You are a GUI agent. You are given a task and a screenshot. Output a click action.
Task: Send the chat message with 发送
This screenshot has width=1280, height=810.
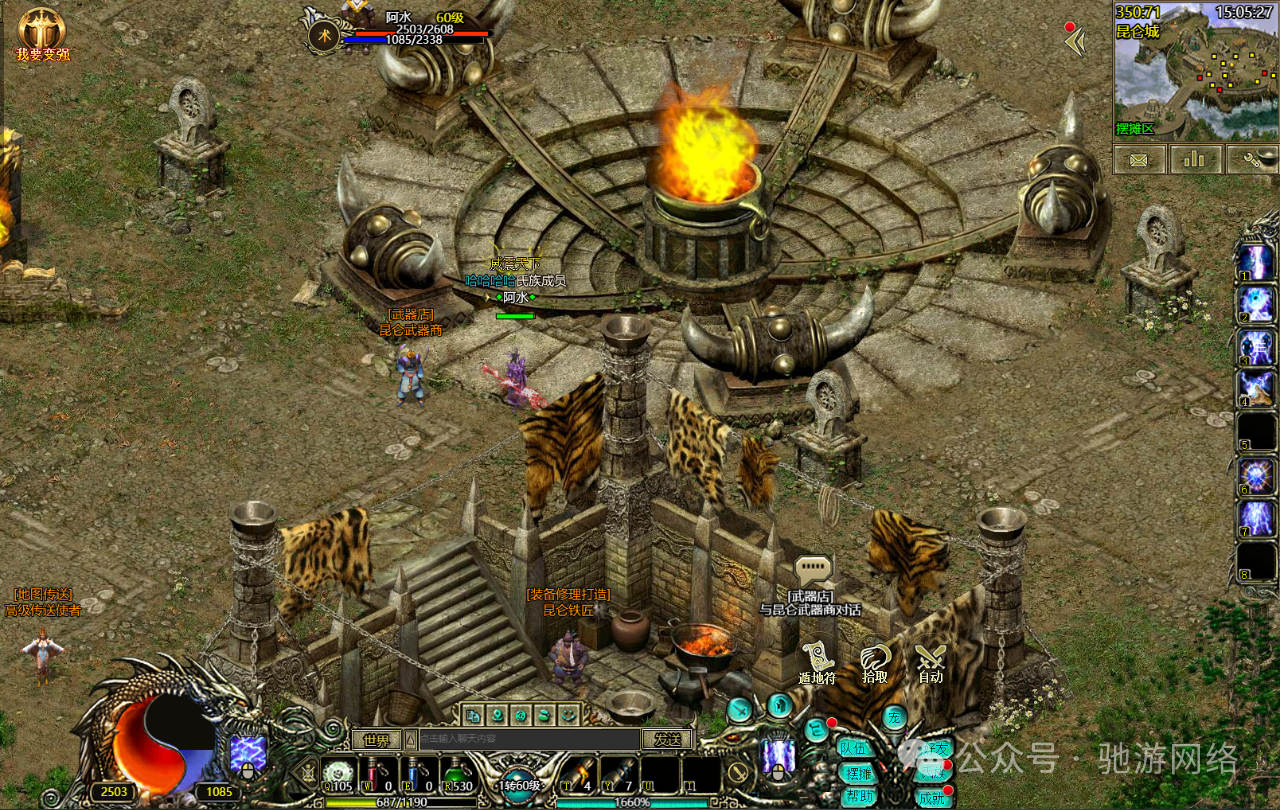click(x=667, y=739)
